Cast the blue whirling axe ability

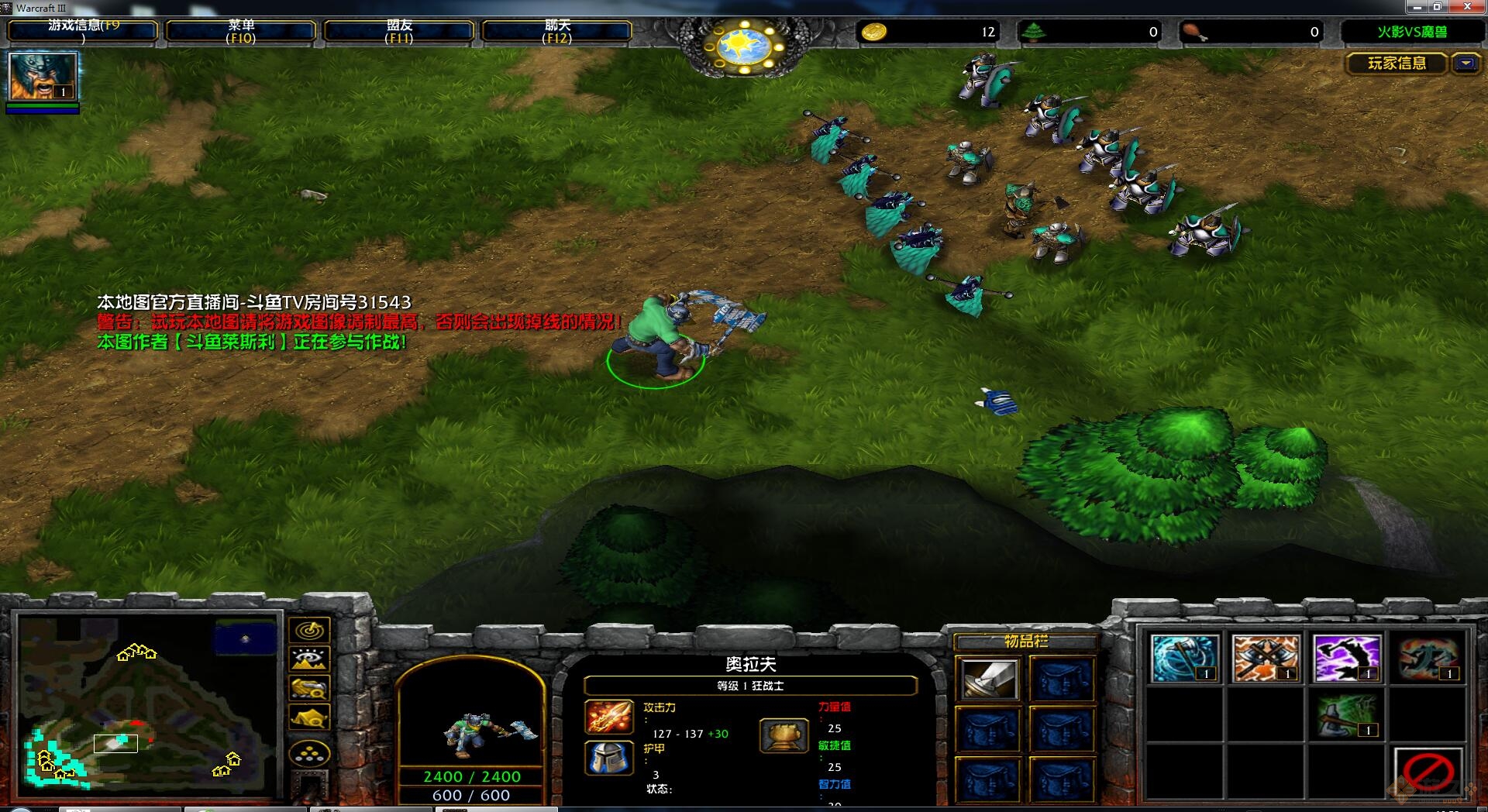pyautogui.click(x=1183, y=659)
